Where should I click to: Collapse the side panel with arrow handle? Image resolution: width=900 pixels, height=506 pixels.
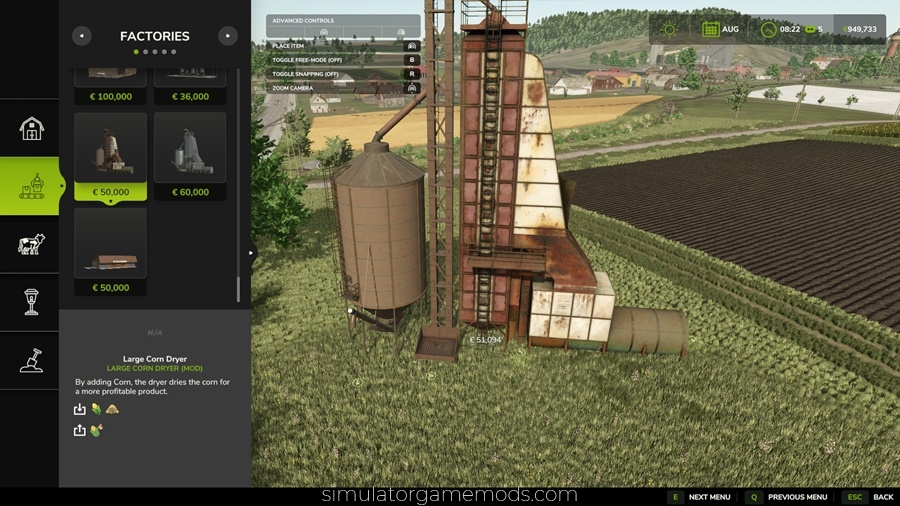point(252,252)
